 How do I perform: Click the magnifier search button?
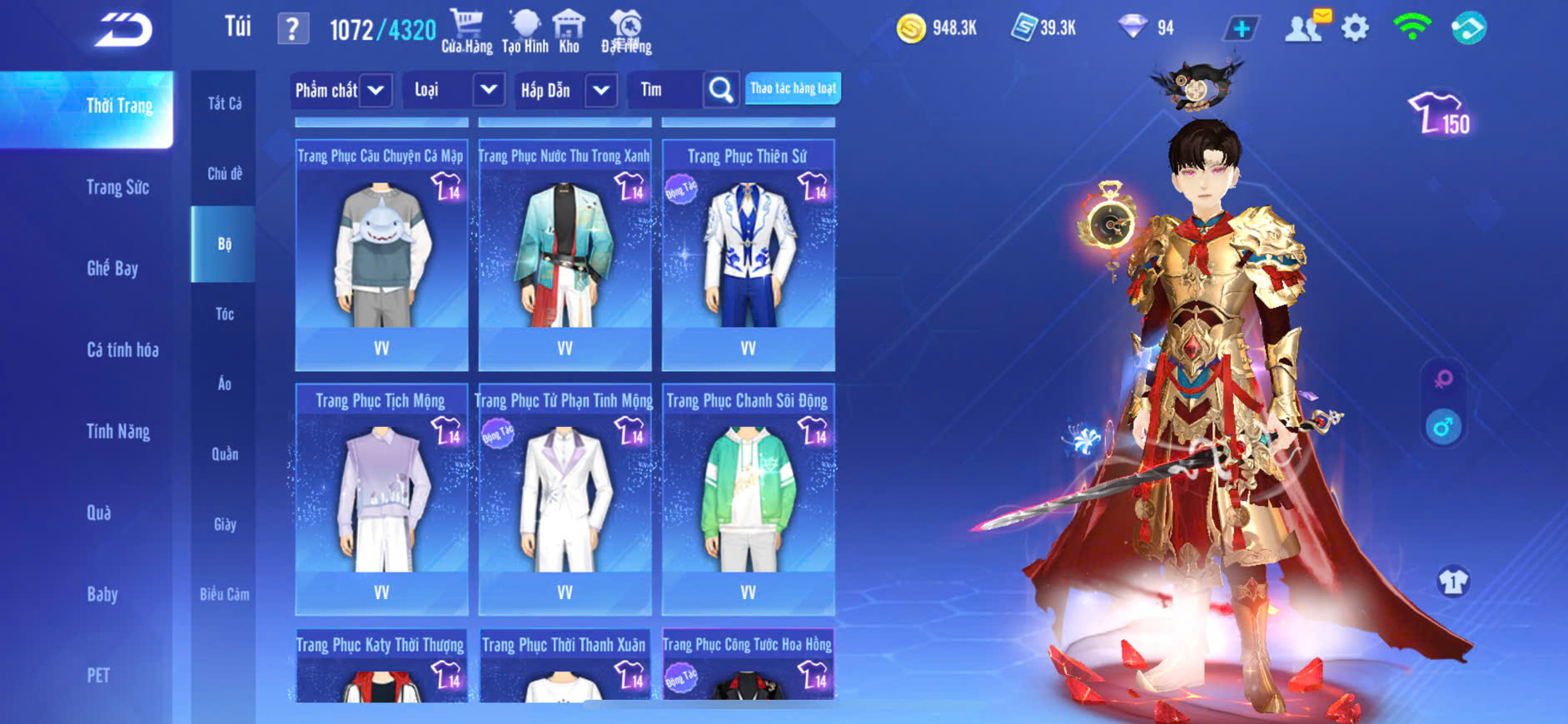721,90
